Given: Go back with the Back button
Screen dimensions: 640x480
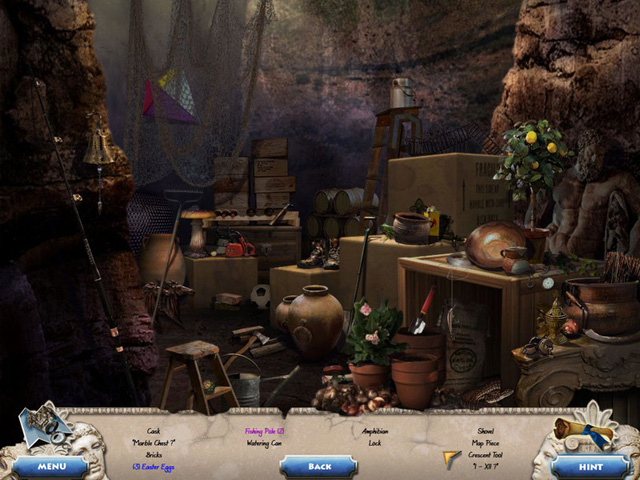Looking at the screenshot, I should [x=319, y=466].
